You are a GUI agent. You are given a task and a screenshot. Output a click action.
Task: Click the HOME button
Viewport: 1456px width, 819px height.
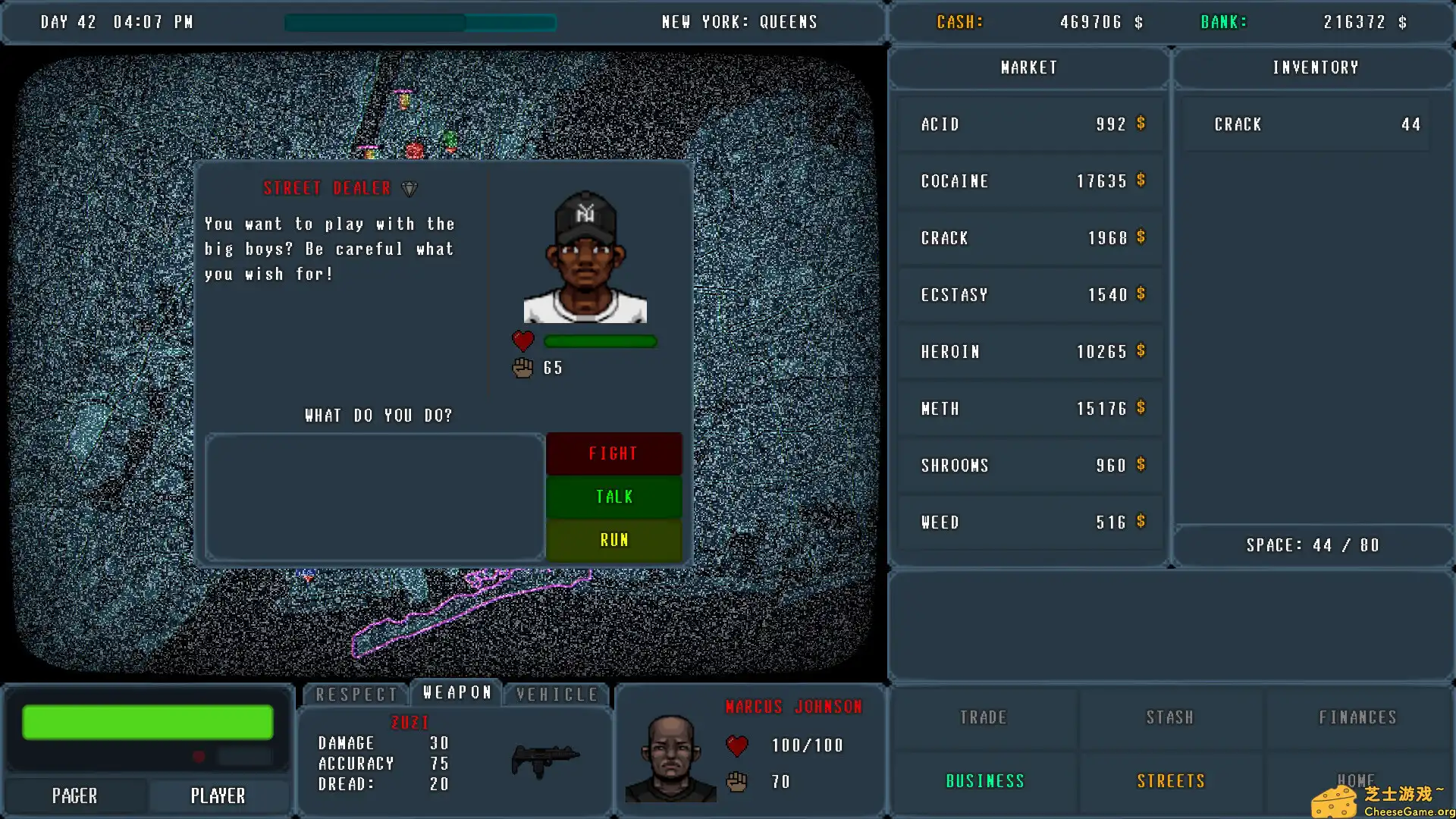pyautogui.click(x=1357, y=780)
